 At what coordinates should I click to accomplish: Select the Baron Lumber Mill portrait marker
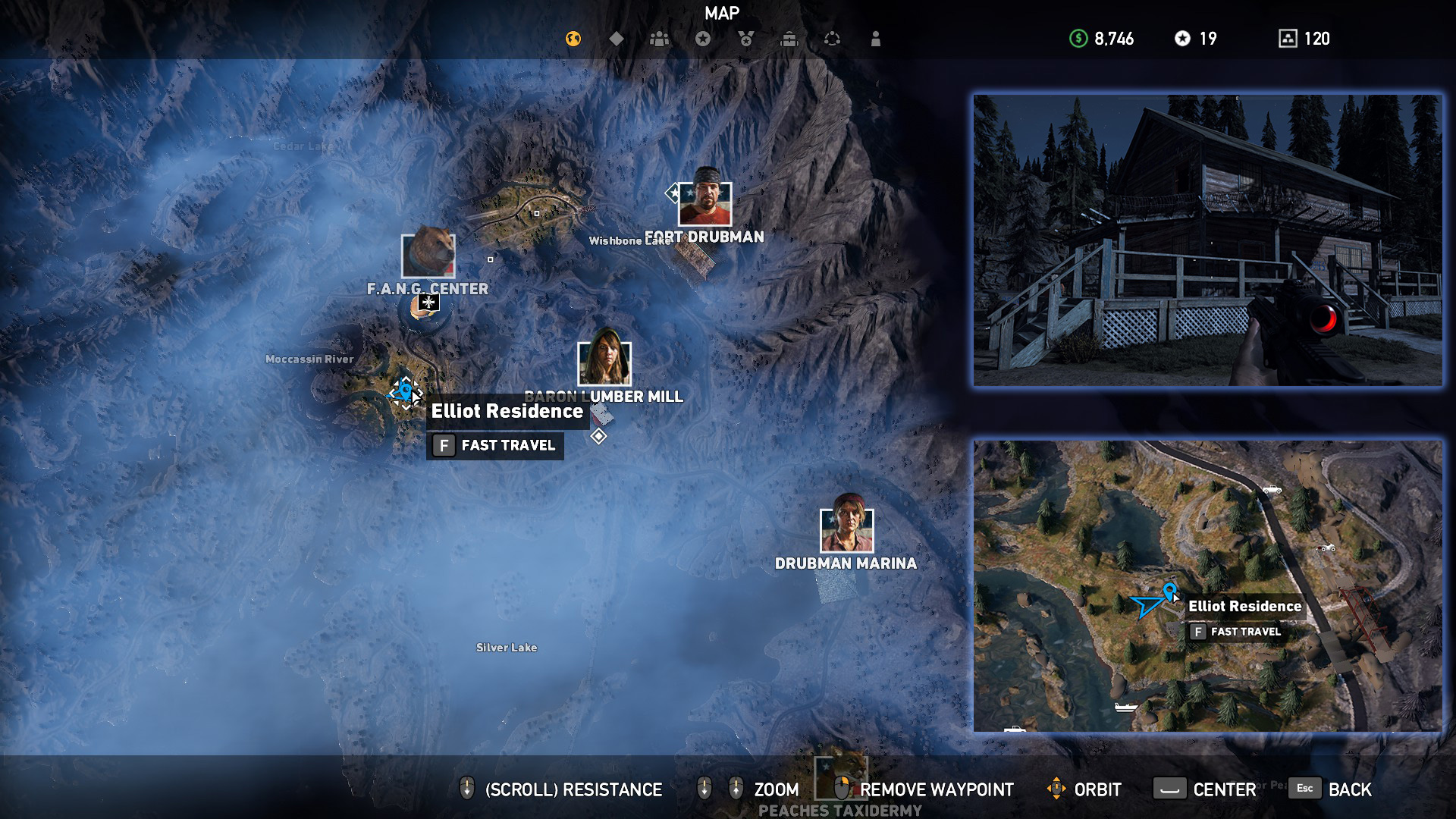click(x=604, y=363)
